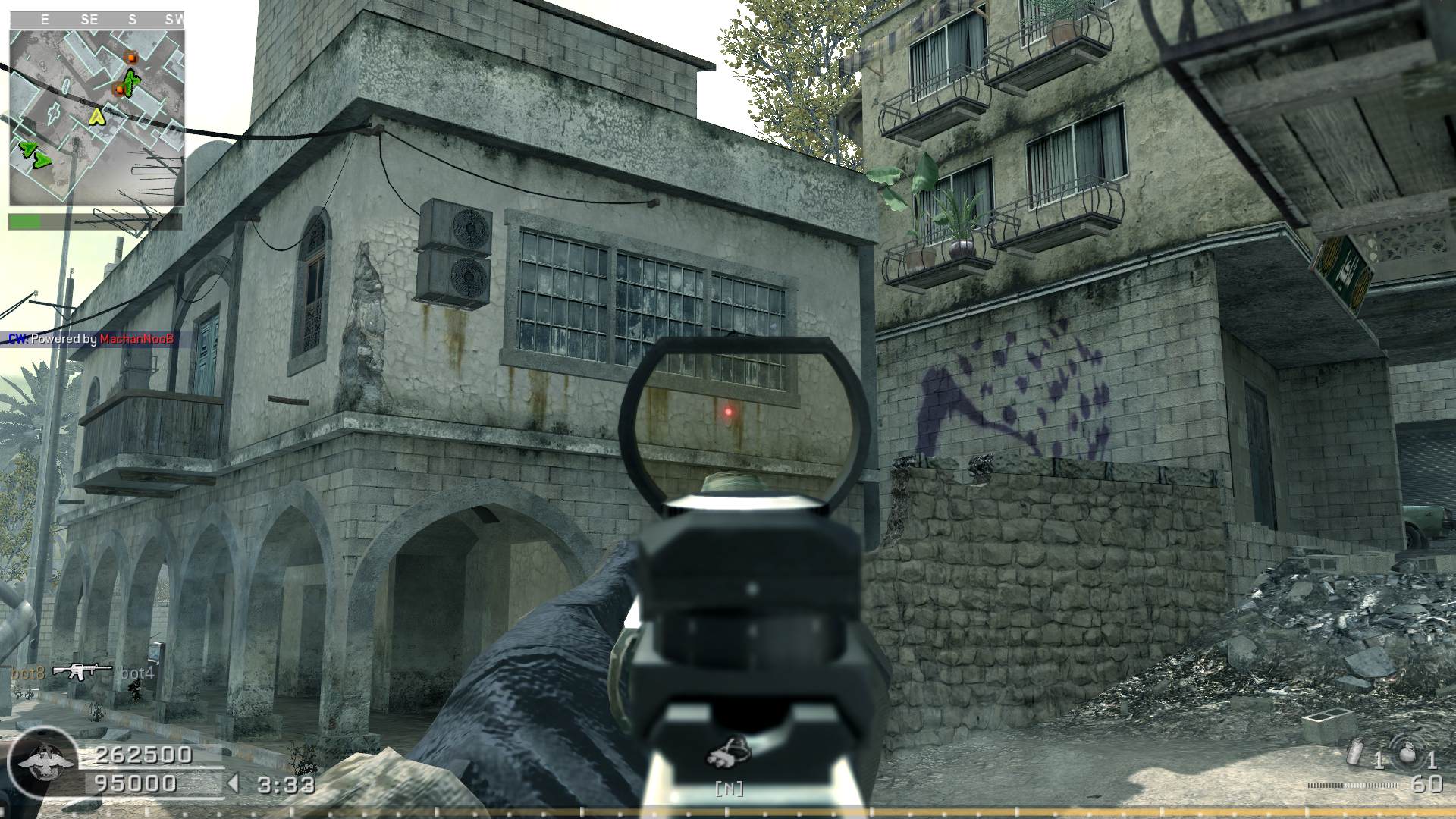Click the team faction emblem
1456x819 pixels.
[x=42, y=762]
